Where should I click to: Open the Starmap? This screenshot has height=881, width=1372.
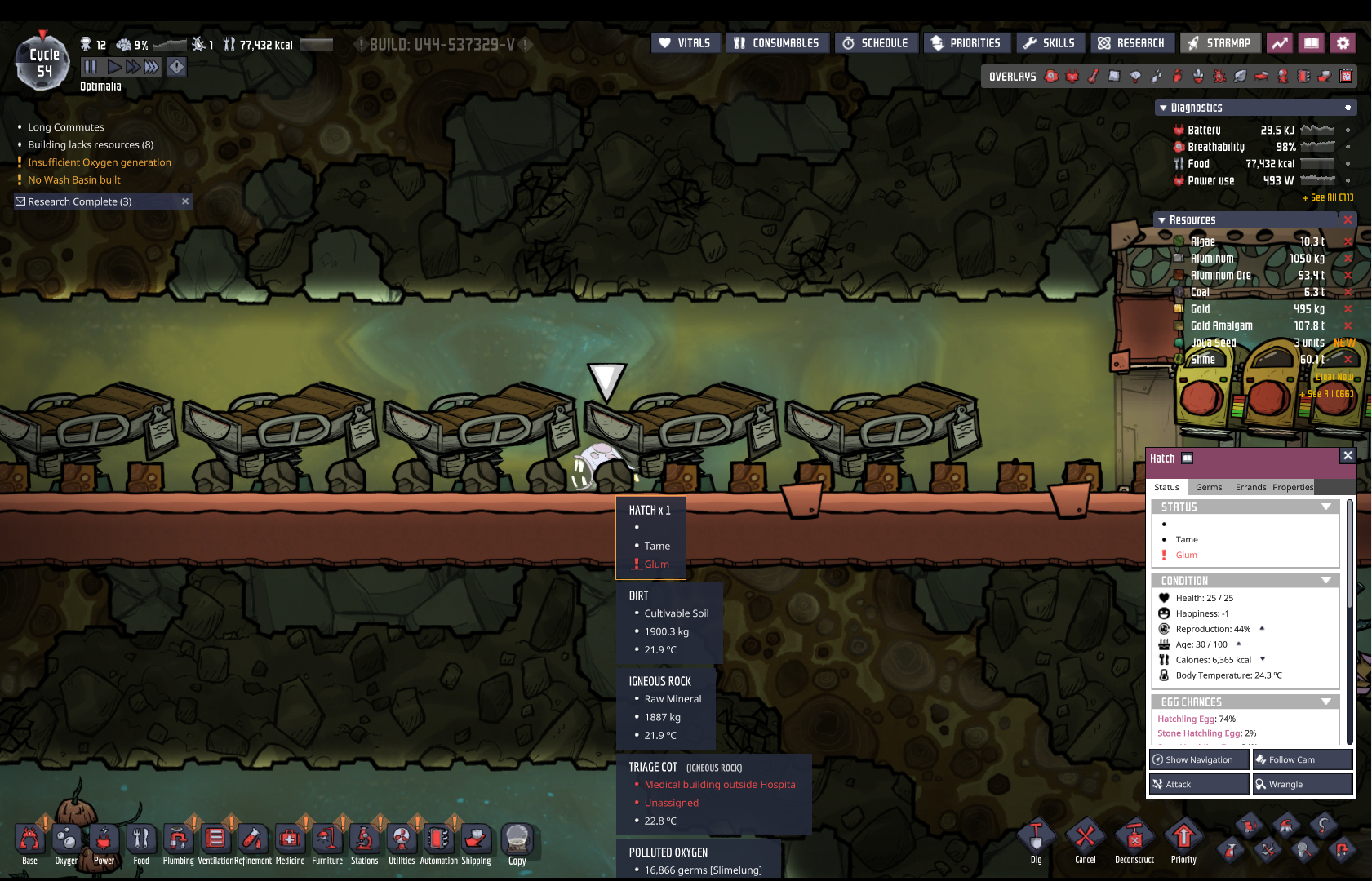(x=1219, y=43)
